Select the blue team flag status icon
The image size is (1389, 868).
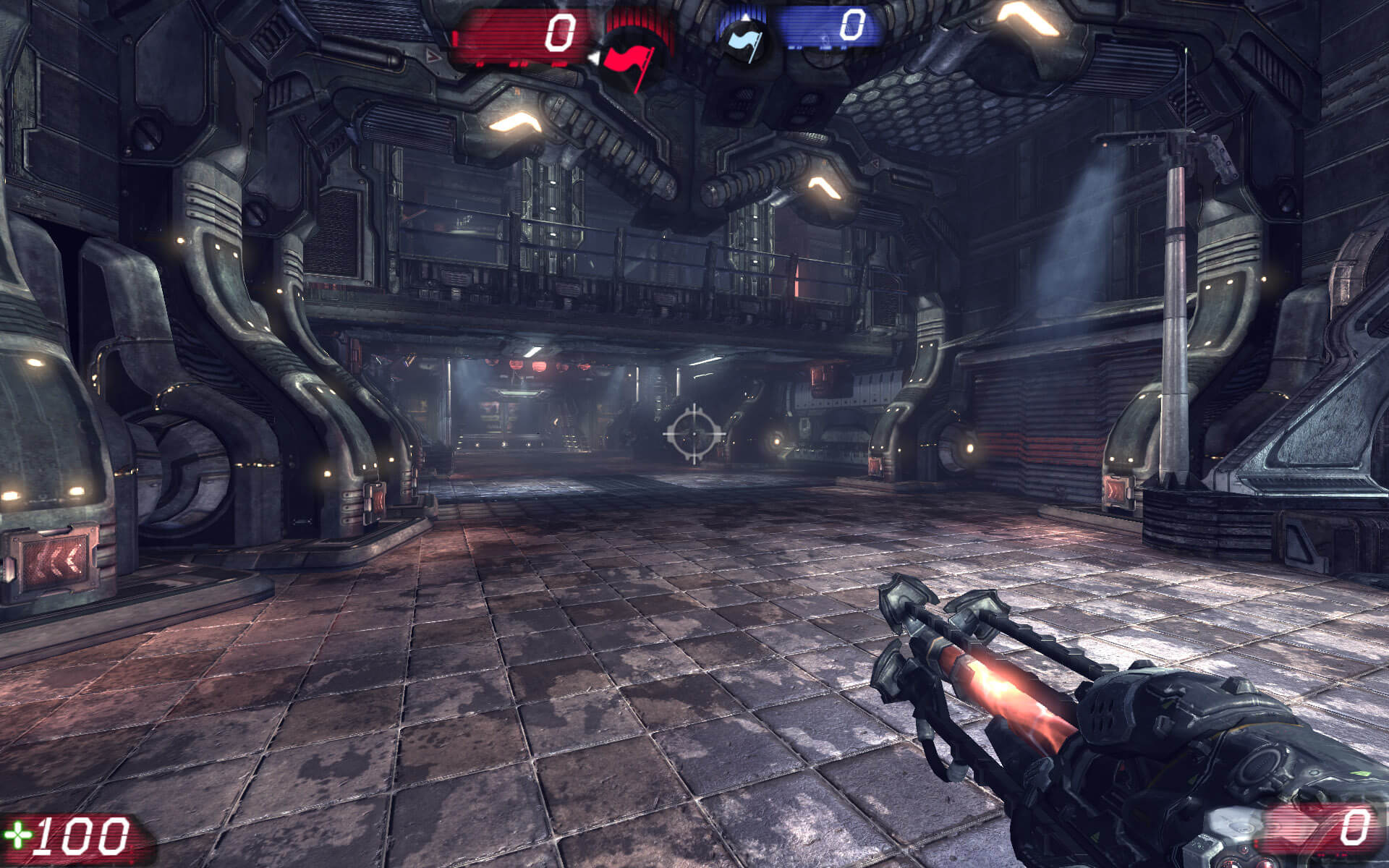(x=743, y=40)
